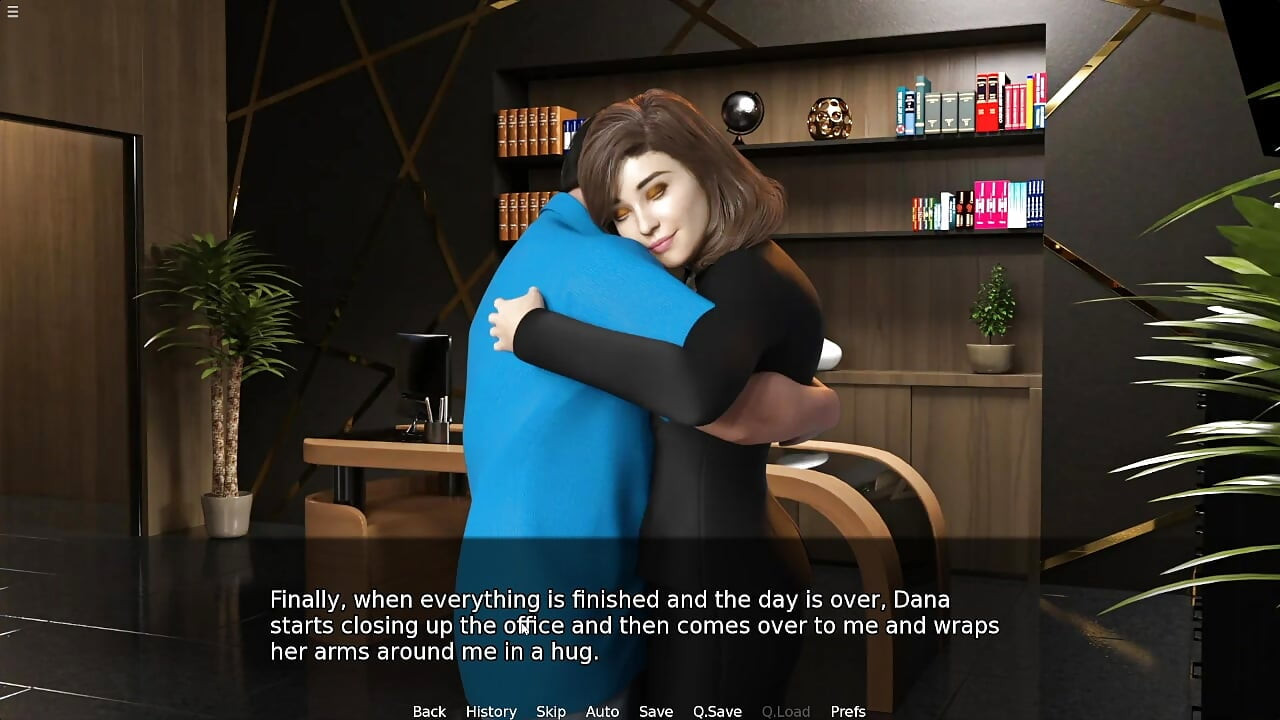The width and height of the screenshot is (1280, 720).
Task: Perform a Q.Save quick save
Action: point(716,711)
